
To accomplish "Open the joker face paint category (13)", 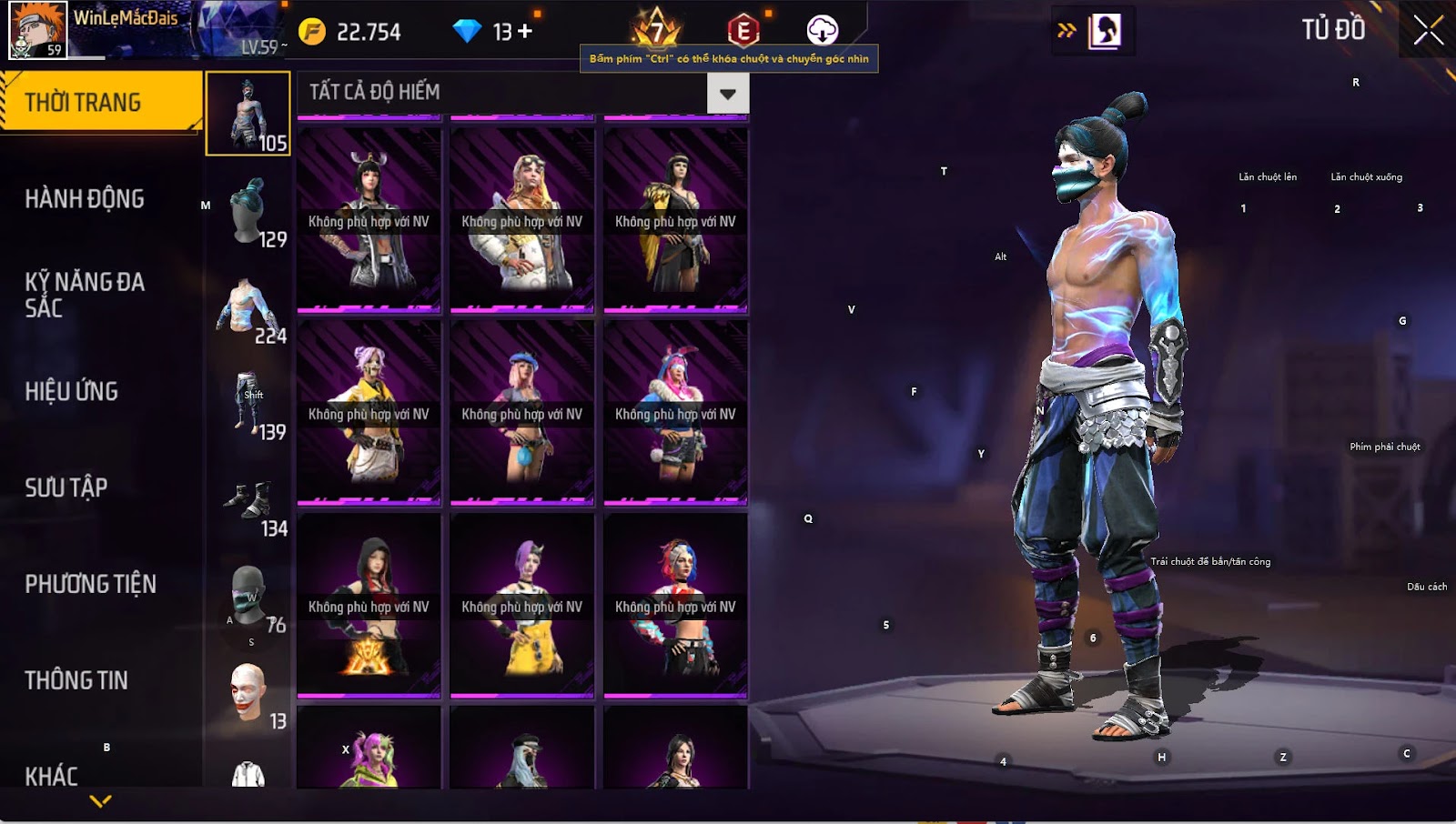I will point(248,693).
